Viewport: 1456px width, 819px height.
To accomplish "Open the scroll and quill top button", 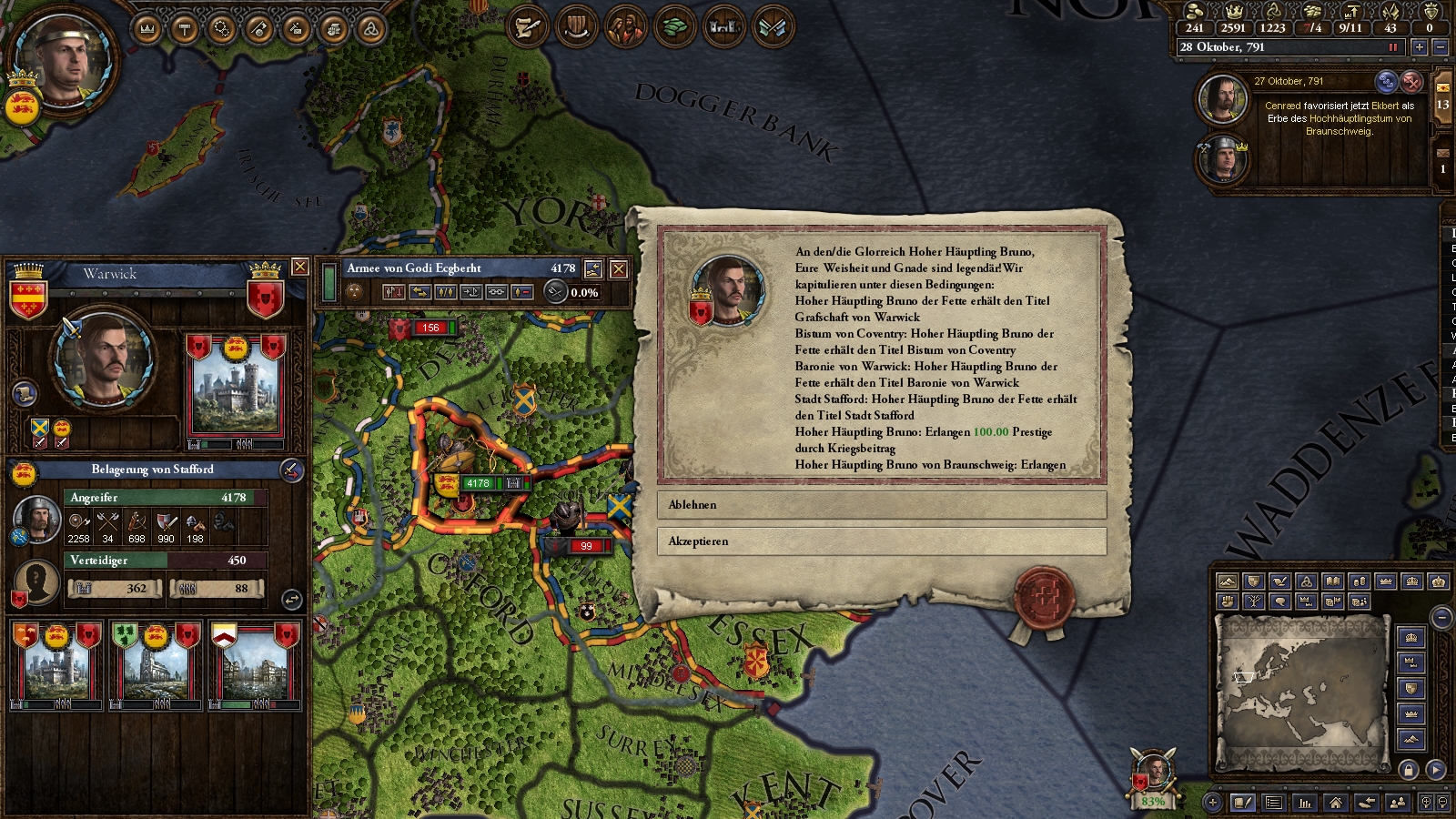I will (527, 27).
